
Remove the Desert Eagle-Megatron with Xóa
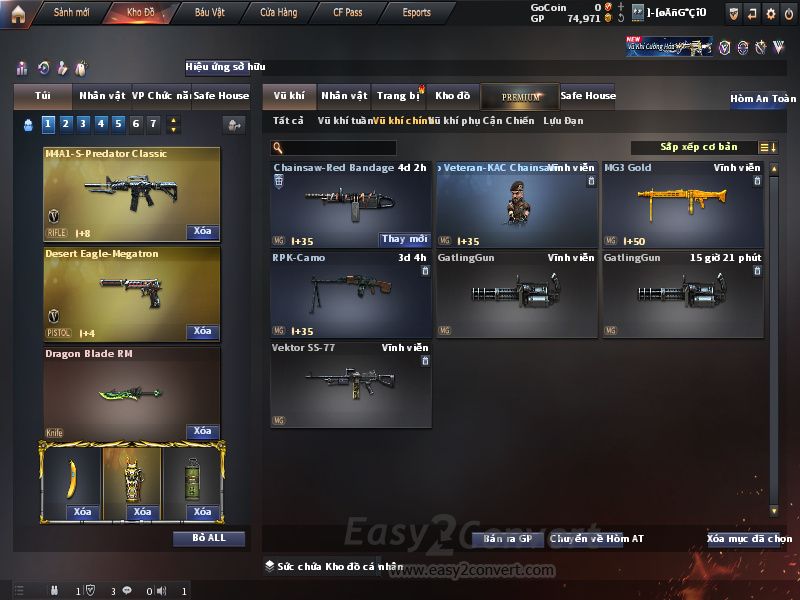point(202,331)
